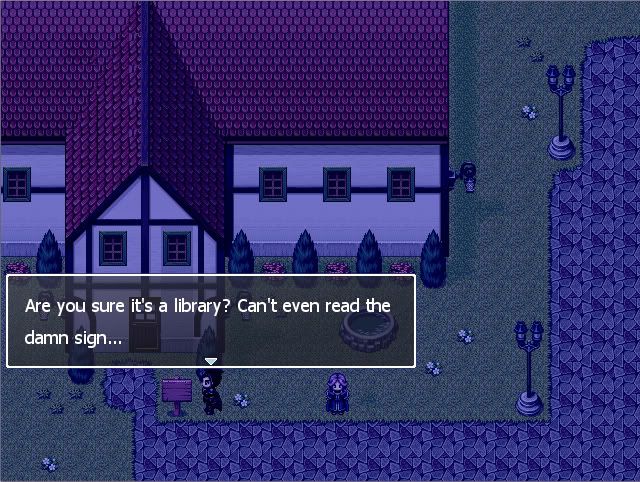The image size is (640, 482).
Task: Click the dialogue continue arrow
Action: tap(211, 361)
